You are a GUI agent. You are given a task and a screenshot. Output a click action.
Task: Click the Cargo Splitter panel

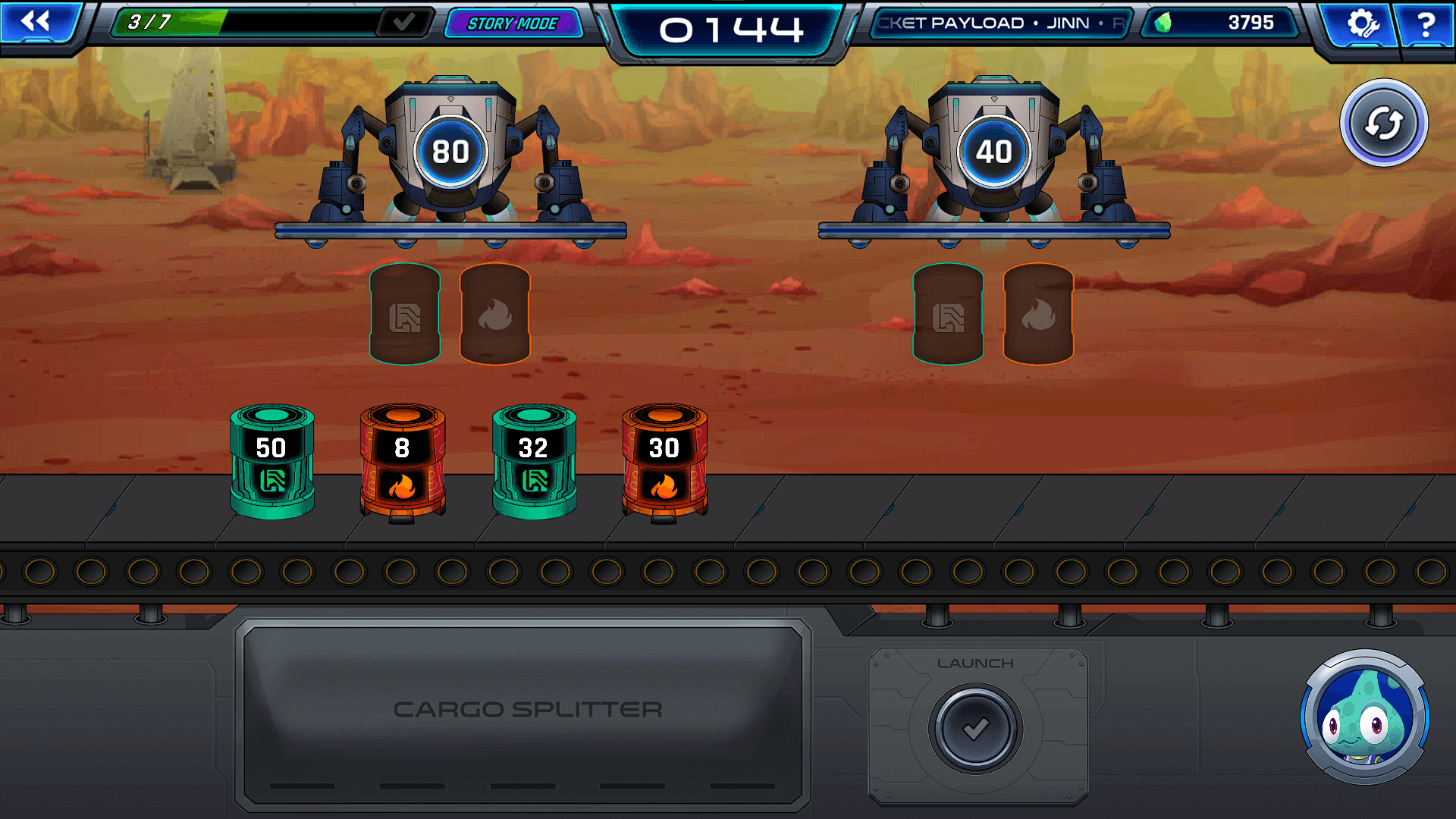click(x=523, y=711)
